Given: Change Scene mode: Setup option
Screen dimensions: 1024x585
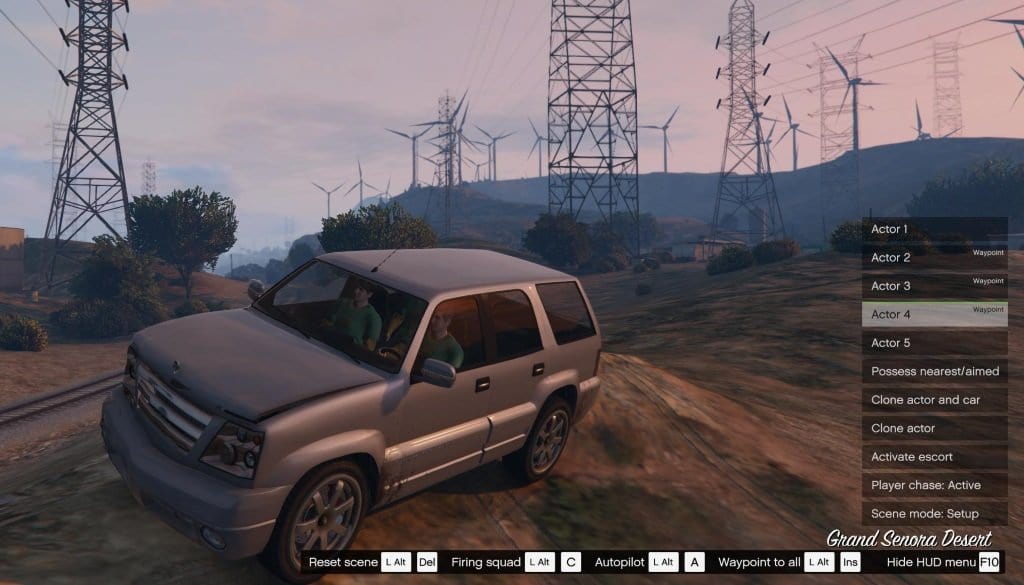Looking at the screenshot, I should 934,513.
